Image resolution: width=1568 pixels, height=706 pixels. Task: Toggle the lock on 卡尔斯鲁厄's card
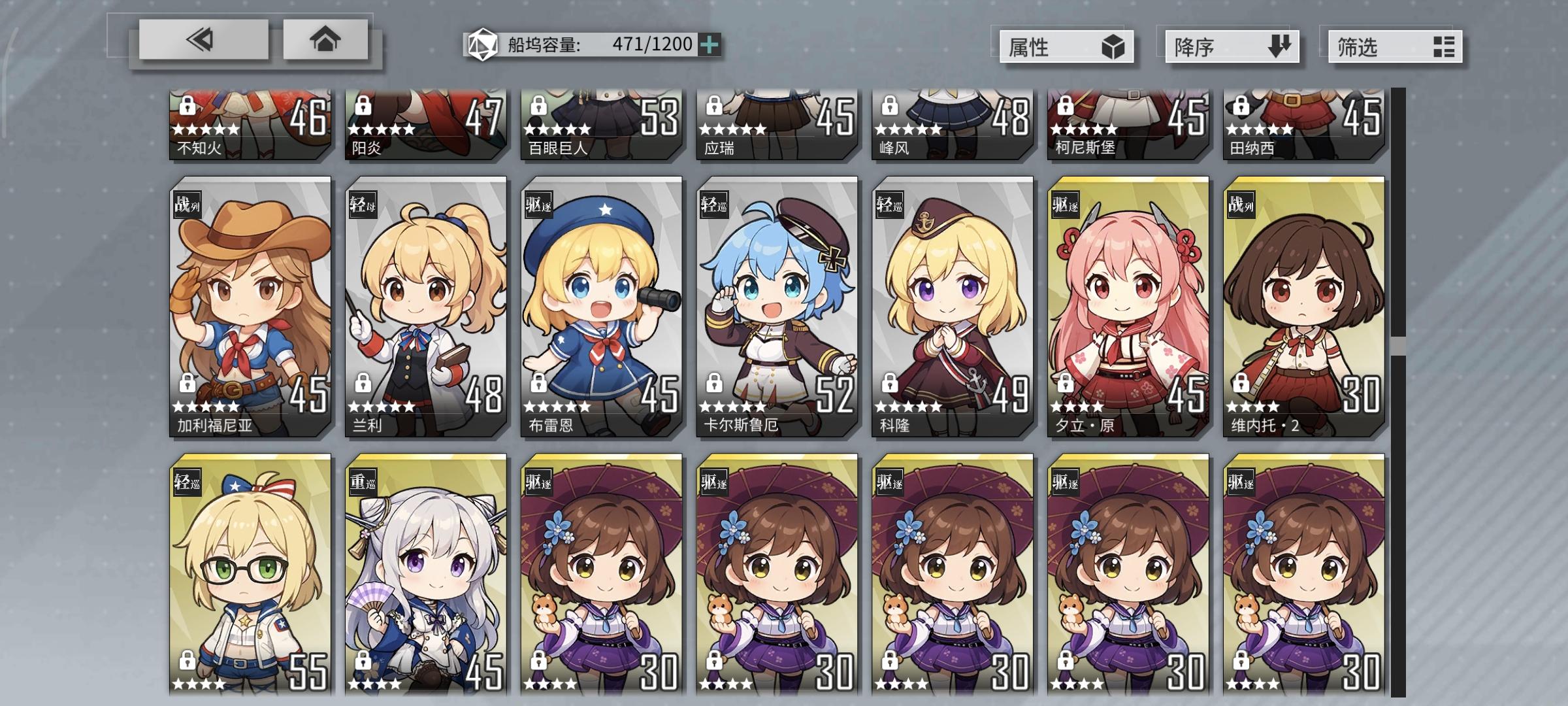point(714,384)
